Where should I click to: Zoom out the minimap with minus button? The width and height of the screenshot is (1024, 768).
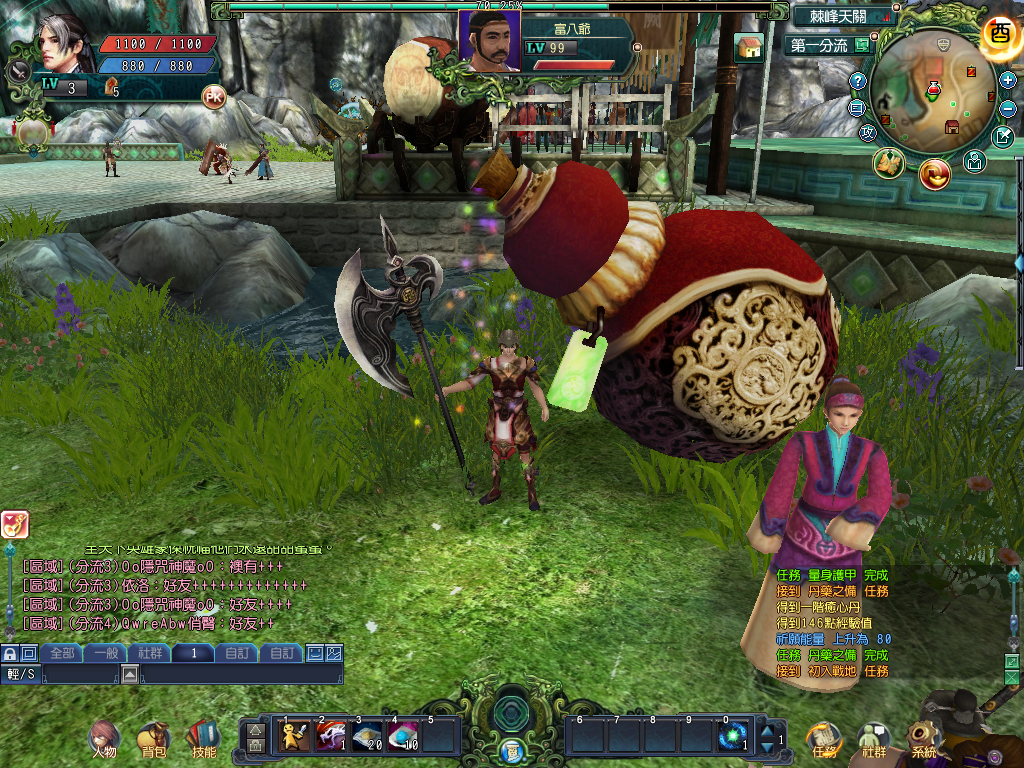click(1007, 108)
